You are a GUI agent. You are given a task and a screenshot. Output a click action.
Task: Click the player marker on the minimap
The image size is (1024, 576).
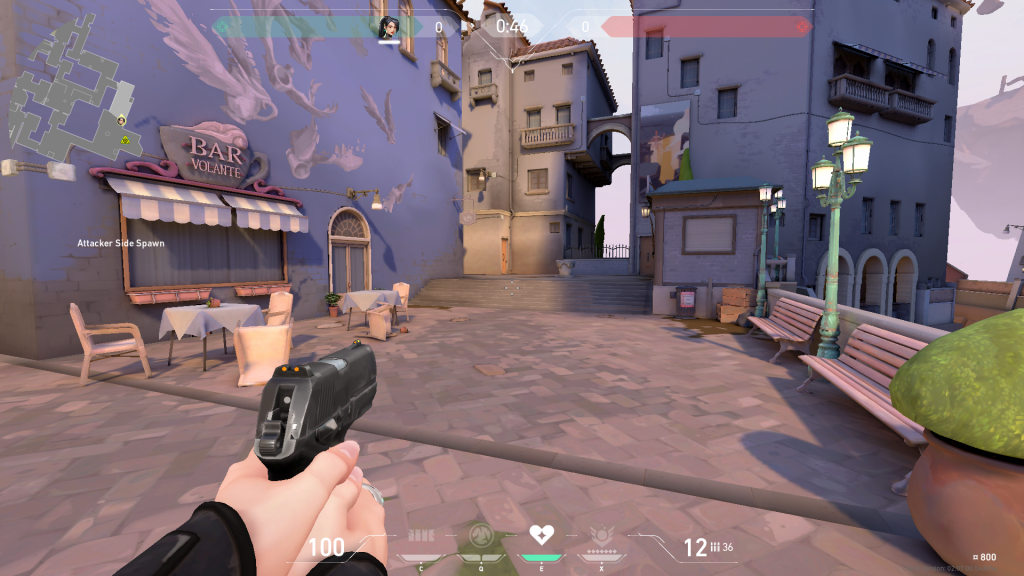click(x=121, y=120)
